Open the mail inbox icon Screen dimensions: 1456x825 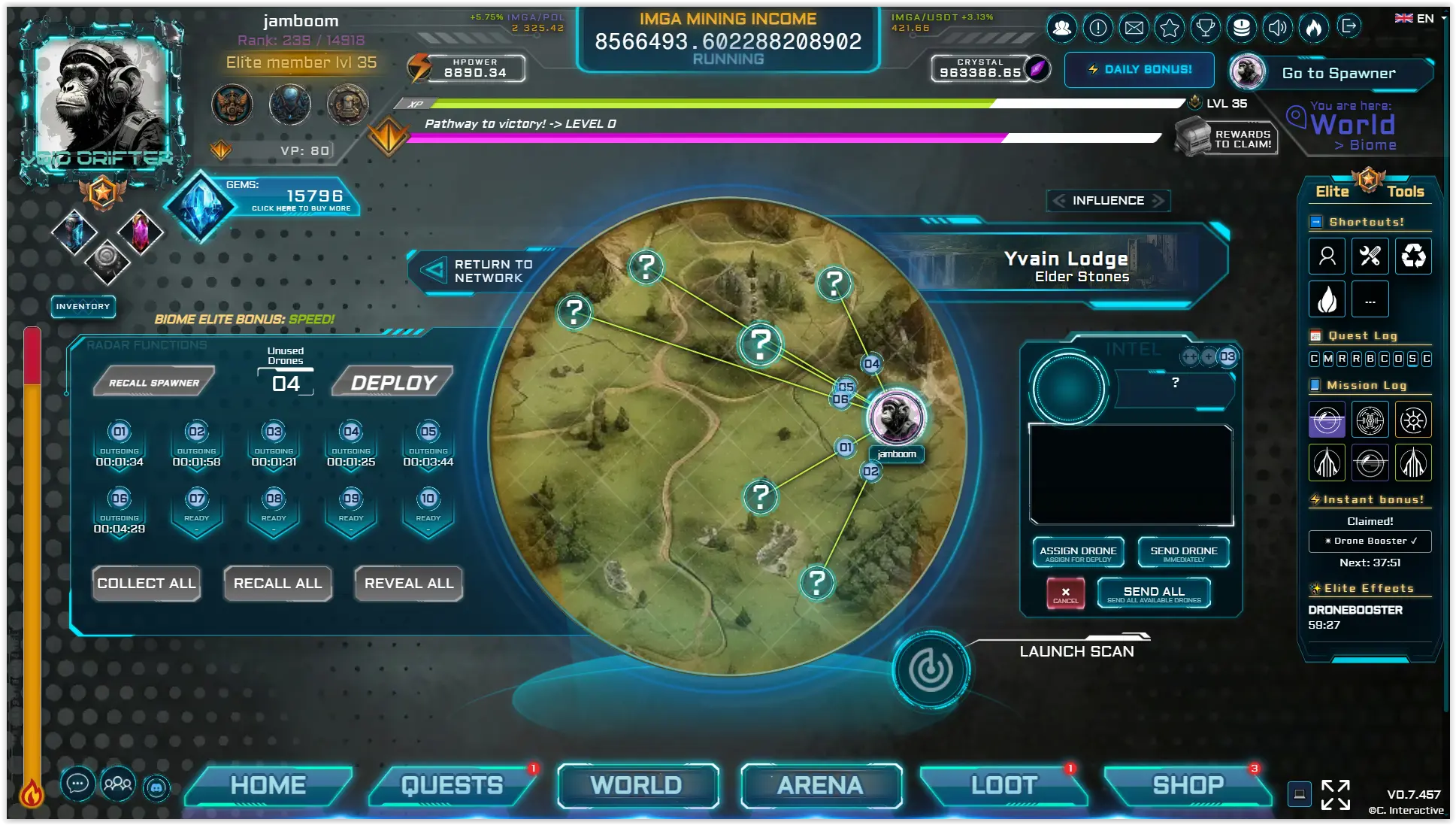[x=1135, y=28]
